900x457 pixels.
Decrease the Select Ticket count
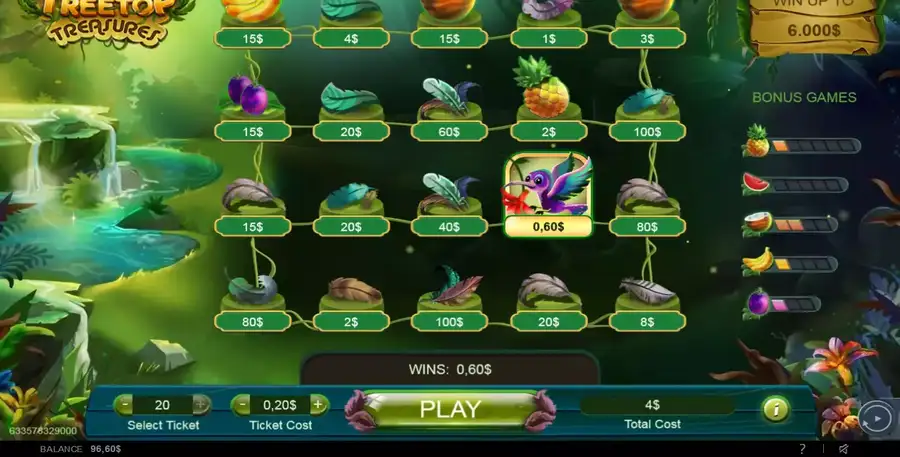(124, 405)
